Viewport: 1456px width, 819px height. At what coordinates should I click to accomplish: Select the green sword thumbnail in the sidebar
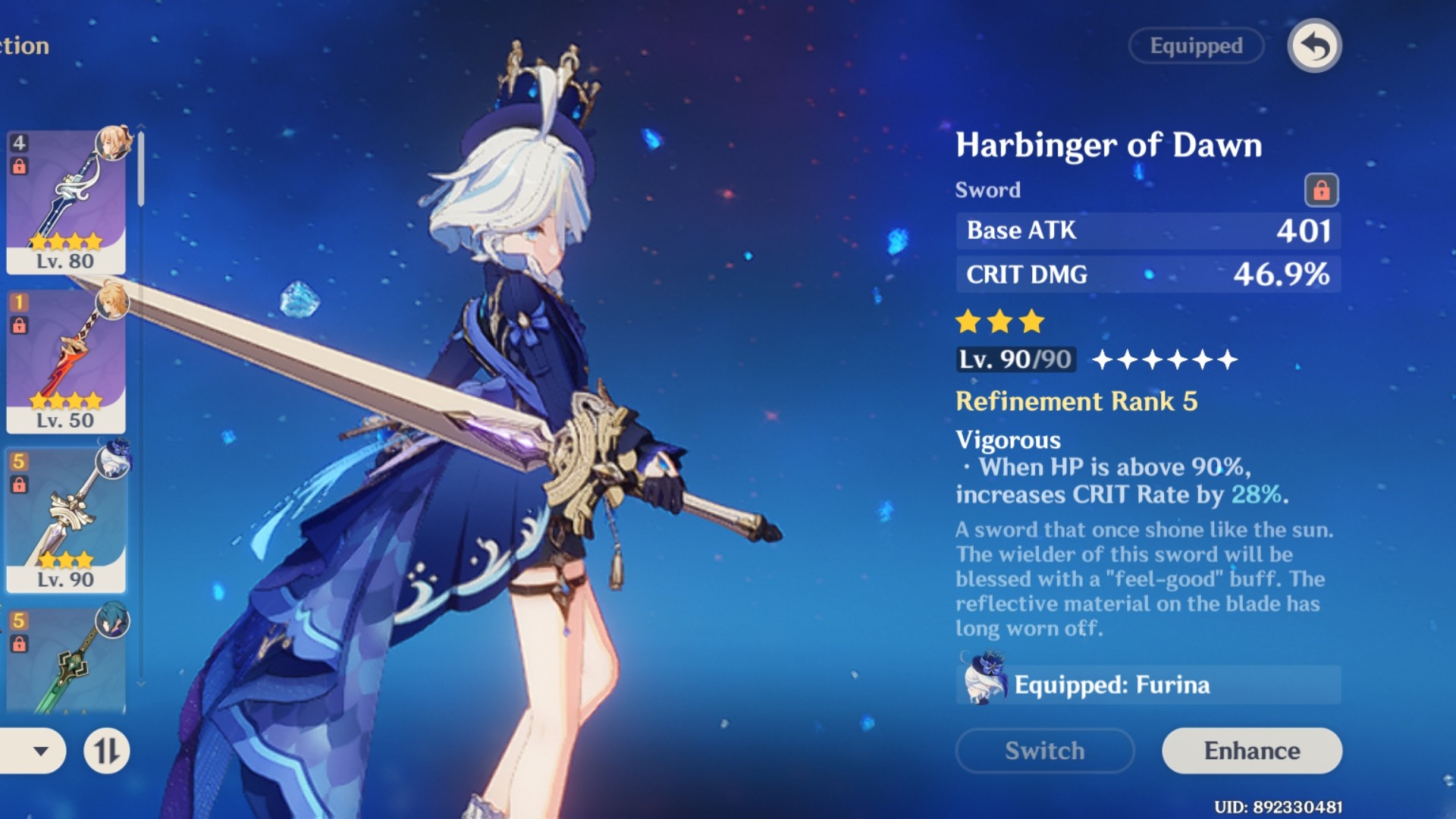tap(66, 667)
